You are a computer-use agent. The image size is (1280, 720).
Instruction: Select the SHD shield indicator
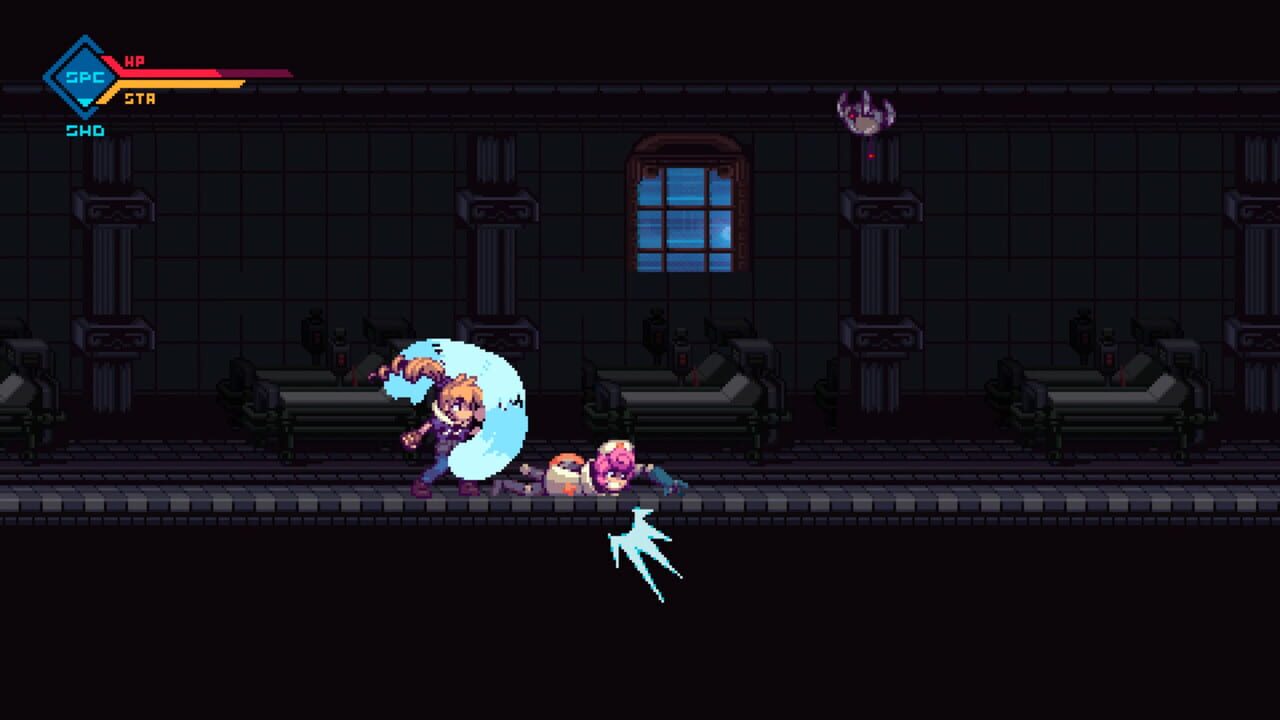86,129
